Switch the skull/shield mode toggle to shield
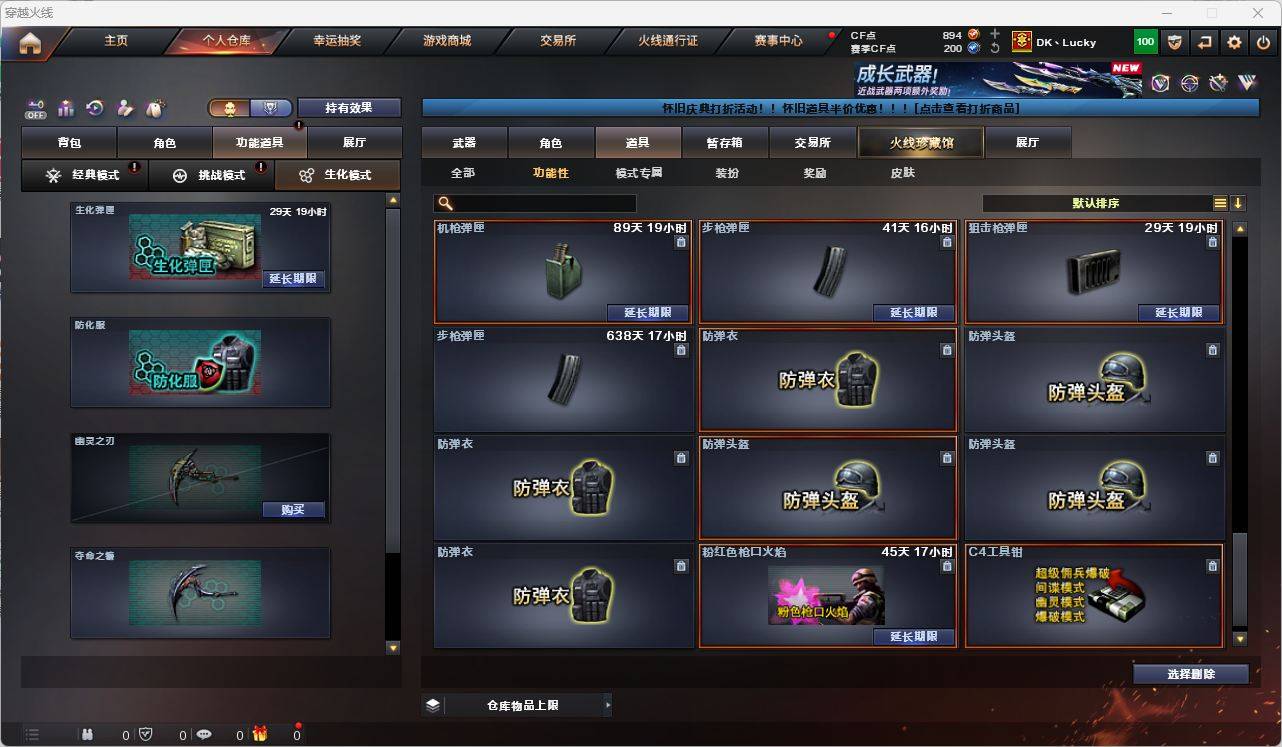This screenshot has height=747, width=1282. pos(270,106)
